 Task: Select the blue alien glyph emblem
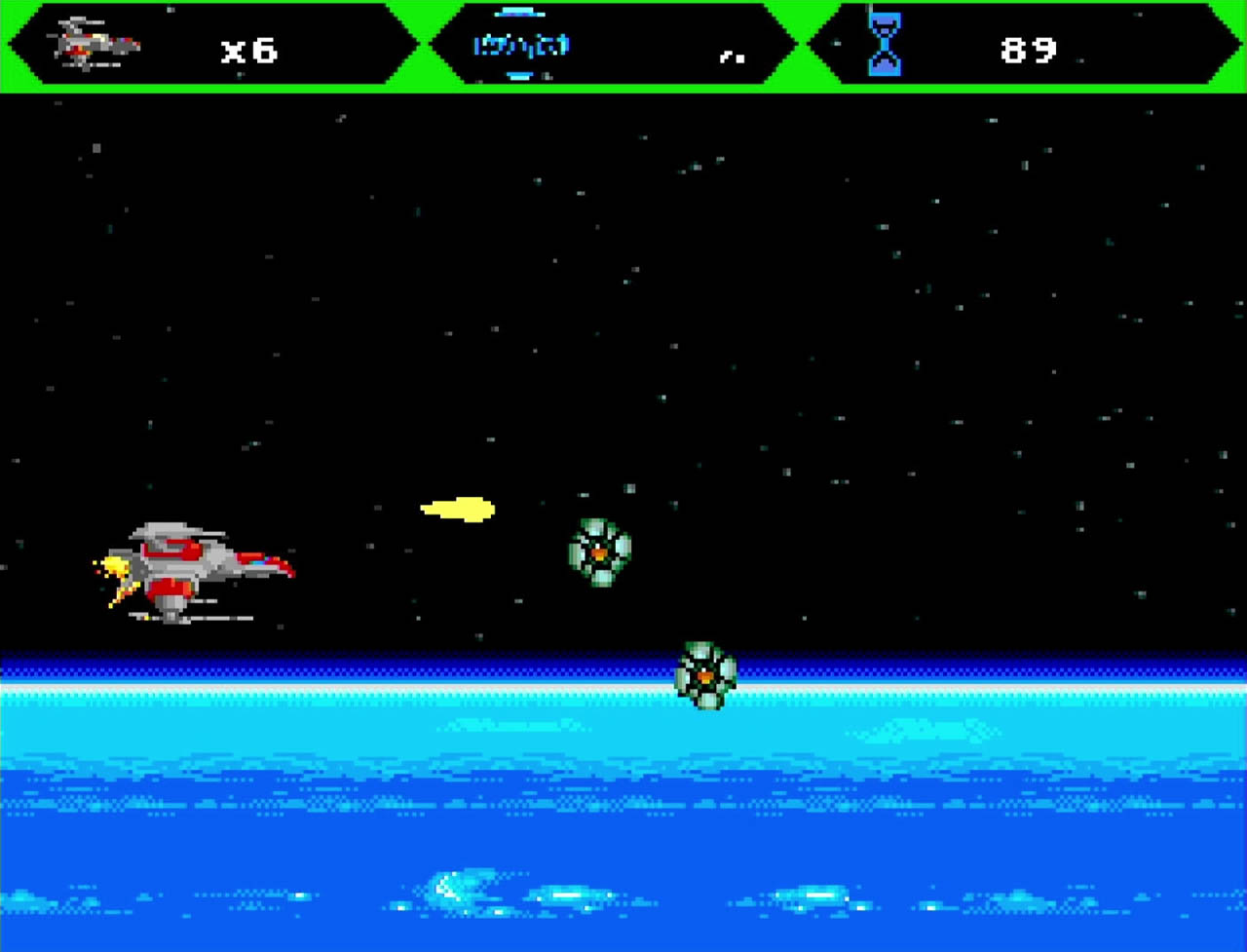coord(521,45)
